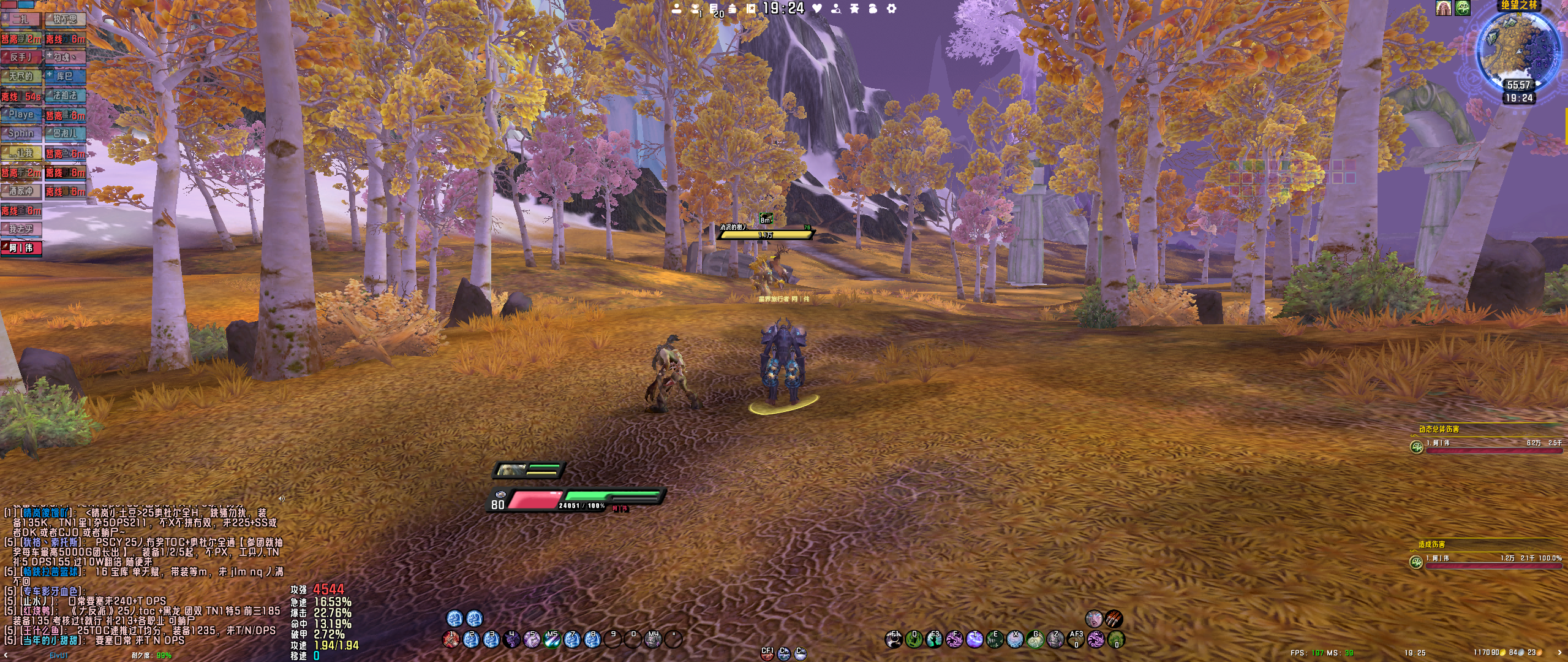Activate the armored knight ability on M4
1568x662 pixels.
click(653, 640)
